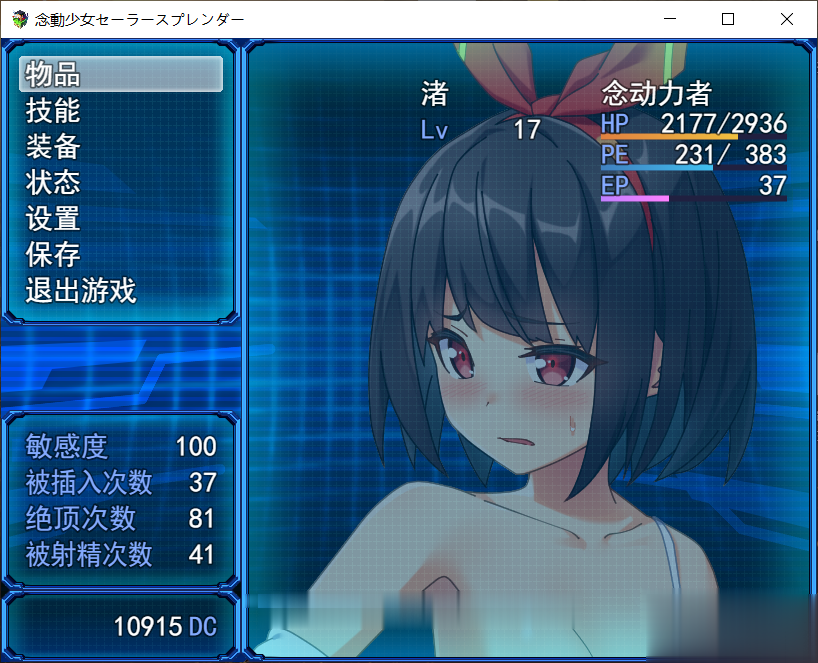
Task: Open the 物品 (Items) menu
Action: (x=120, y=74)
